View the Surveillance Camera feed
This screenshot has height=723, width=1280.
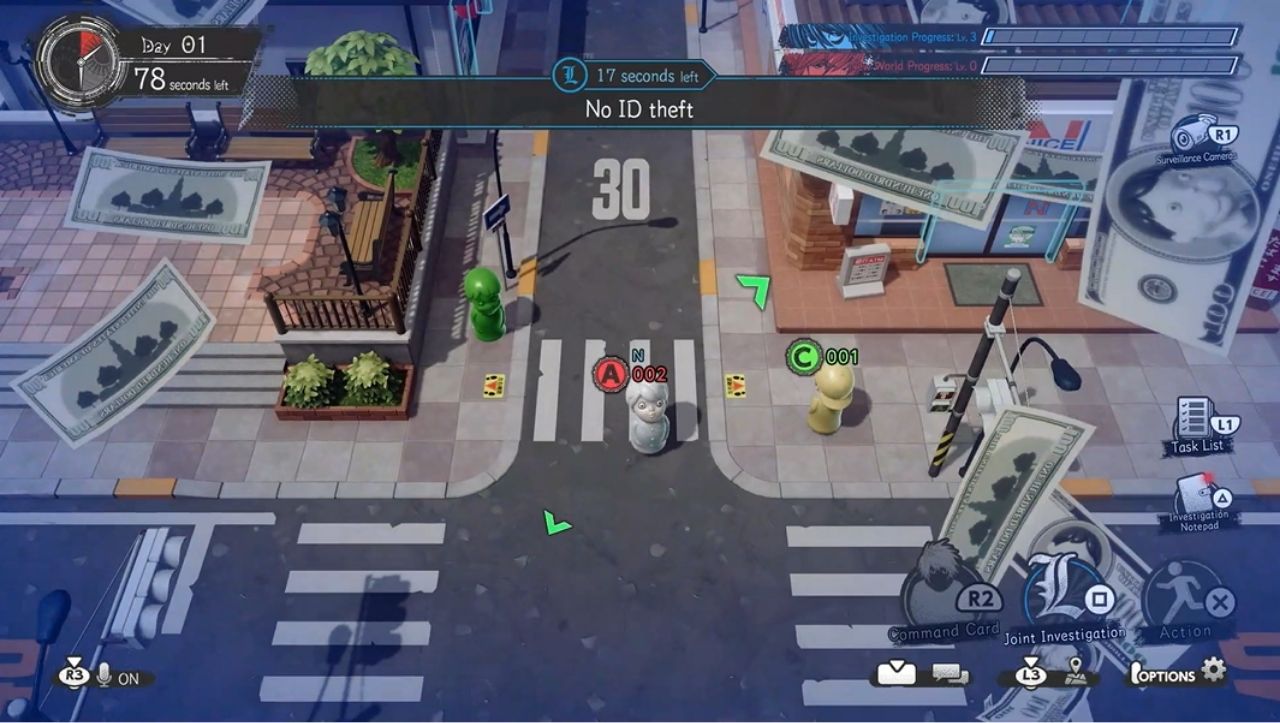(1192, 135)
